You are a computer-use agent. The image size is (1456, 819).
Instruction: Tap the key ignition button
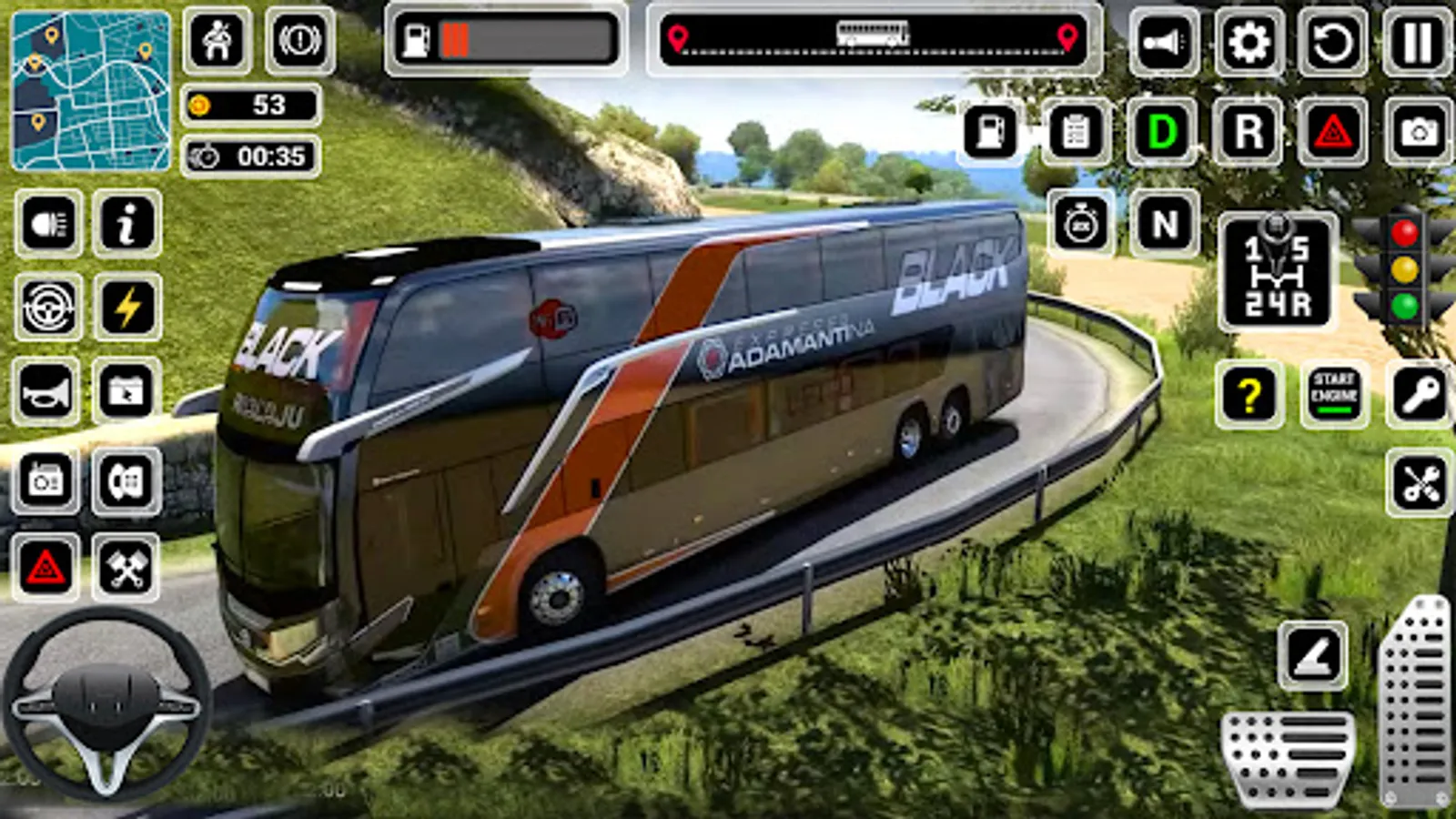pyautogui.click(x=1419, y=395)
